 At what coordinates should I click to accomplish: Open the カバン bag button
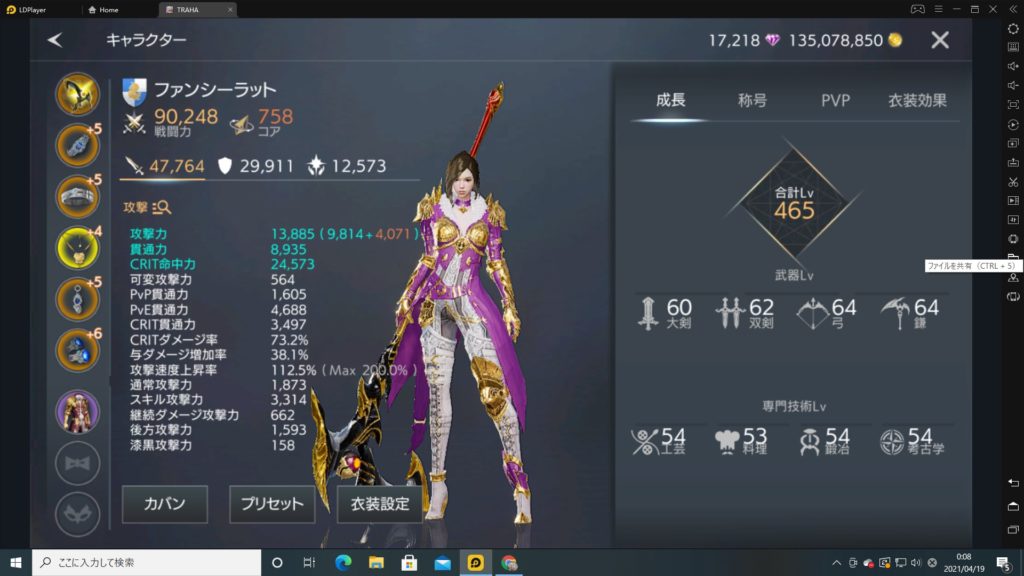pos(165,504)
